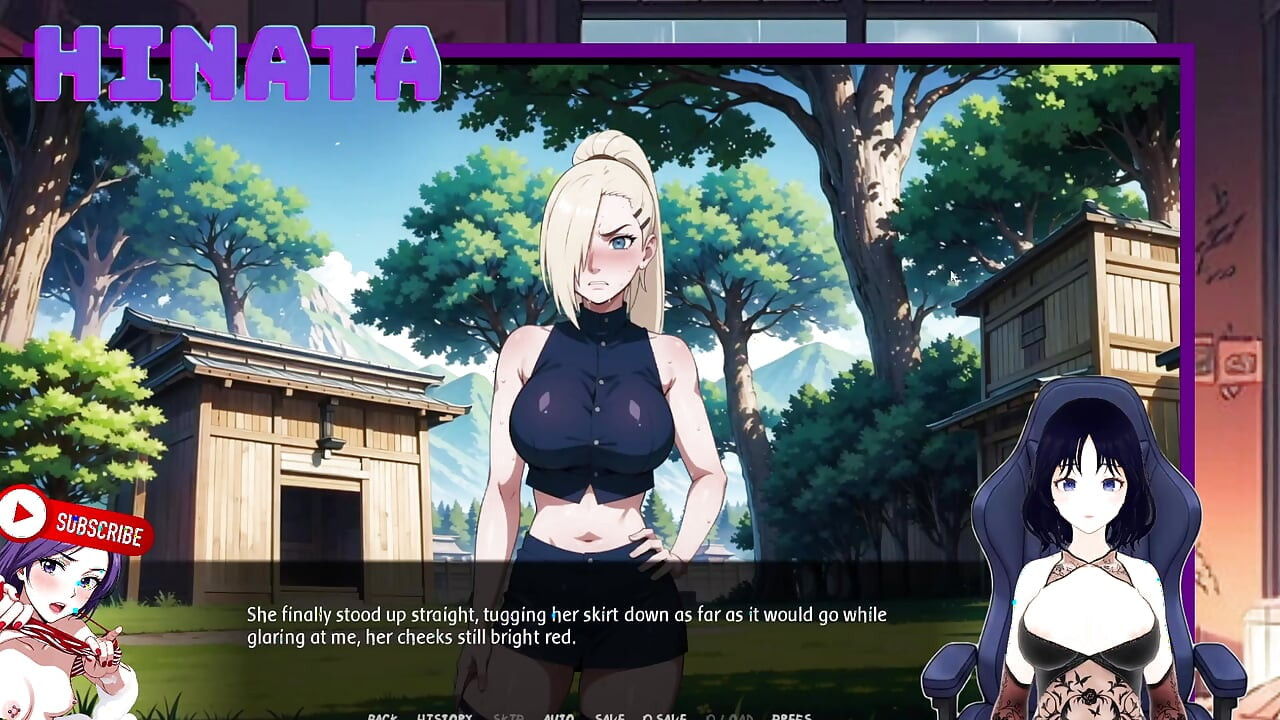Enable AUTO text advance
Viewport: 1280px width, 720px height.
[x=558, y=716]
